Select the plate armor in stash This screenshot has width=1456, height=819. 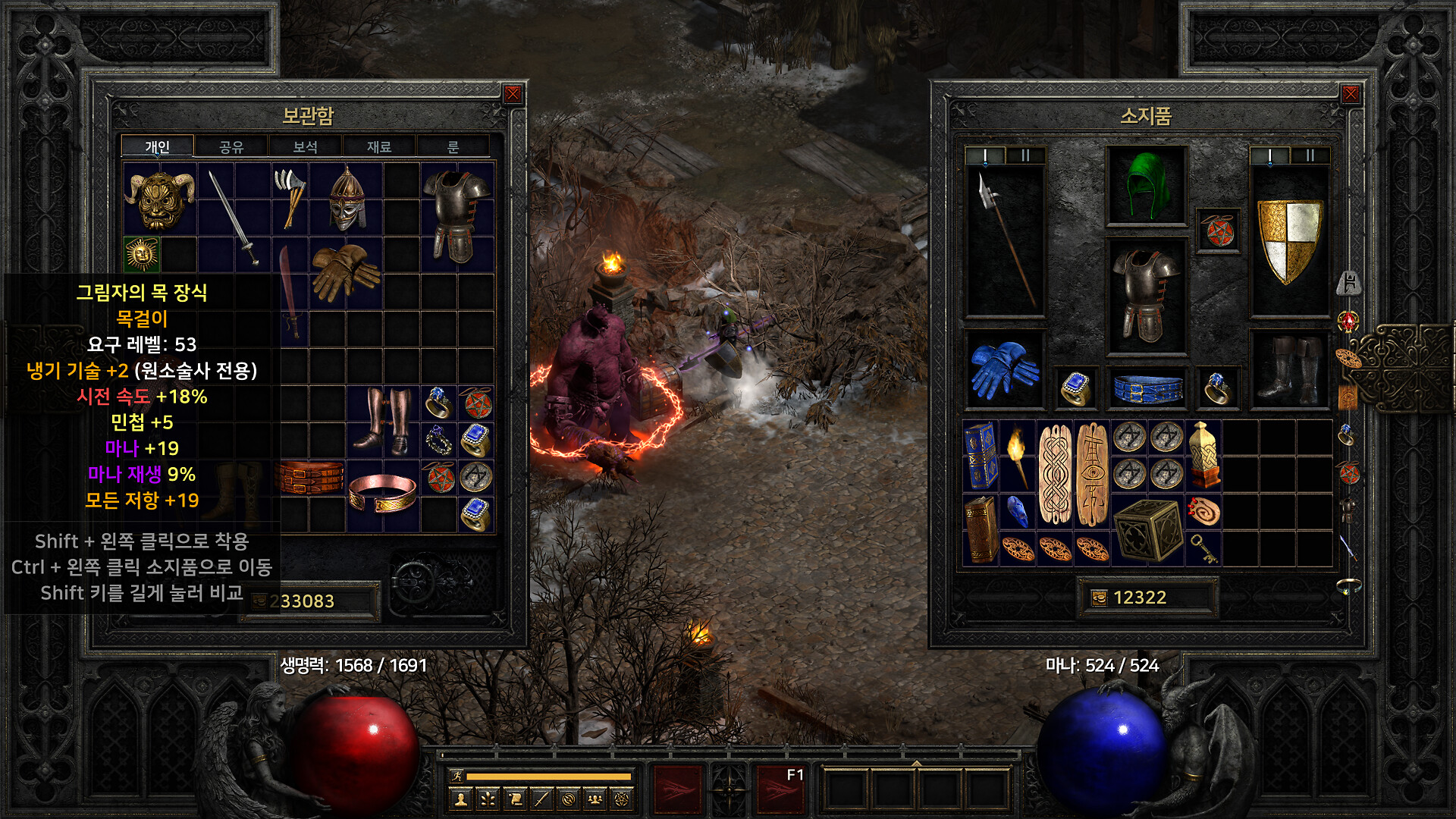457,215
